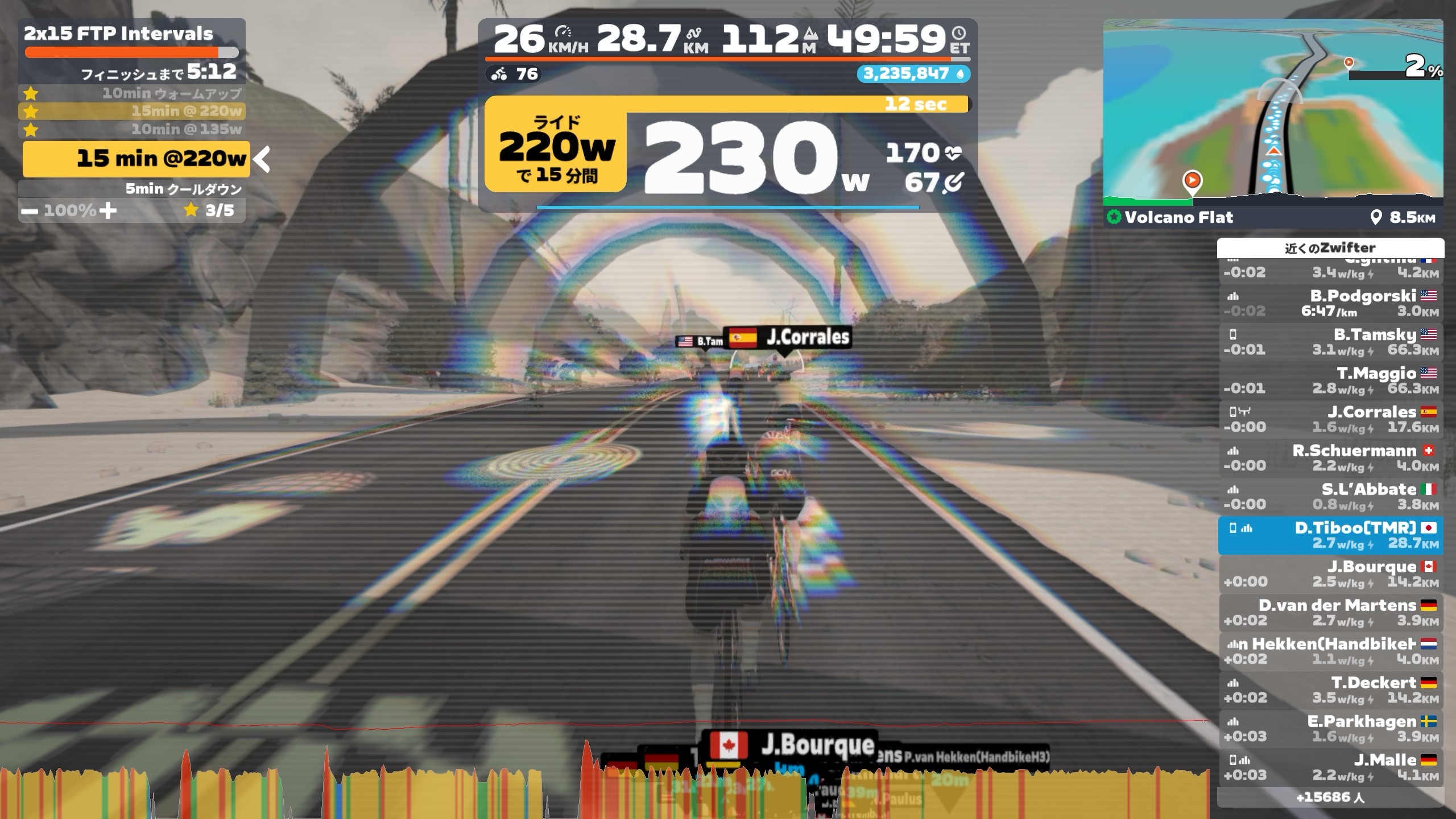
Task: Select the current 15 min @220w interval block
Action: pos(136,159)
